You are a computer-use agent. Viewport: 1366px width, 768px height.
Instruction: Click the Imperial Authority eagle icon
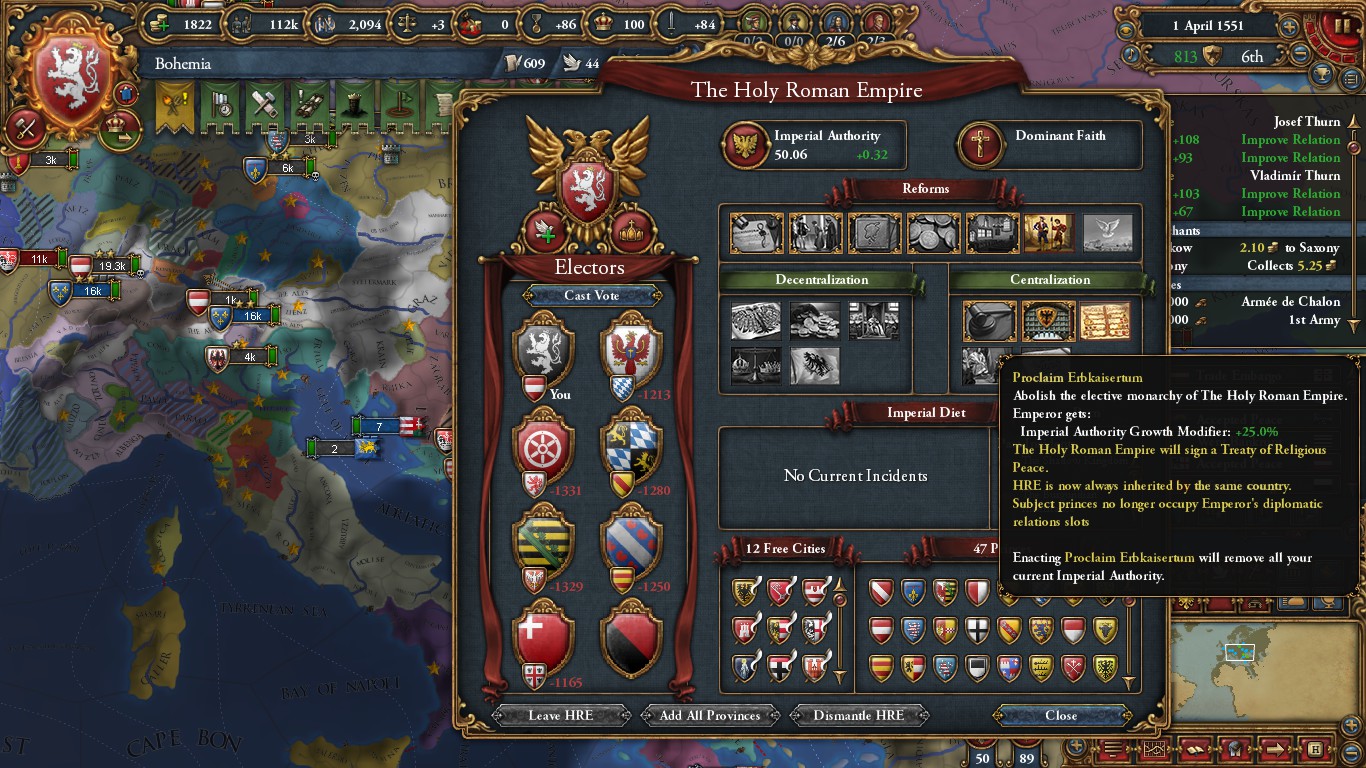tap(746, 144)
